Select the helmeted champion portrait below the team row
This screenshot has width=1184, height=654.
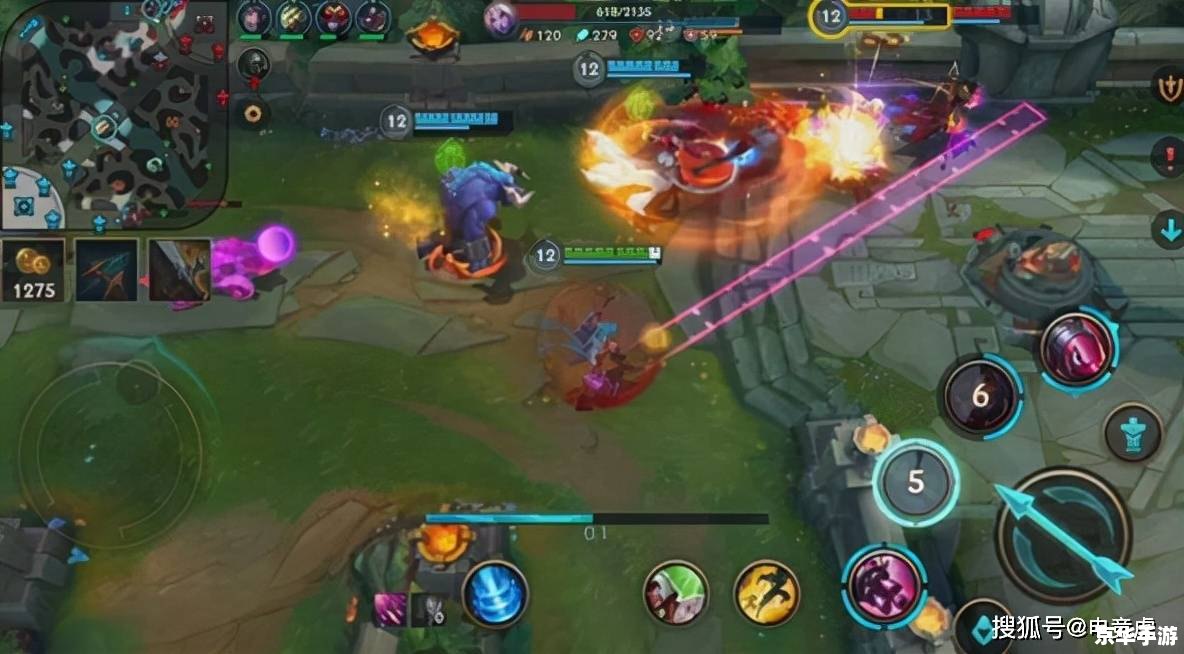tap(254, 64)
